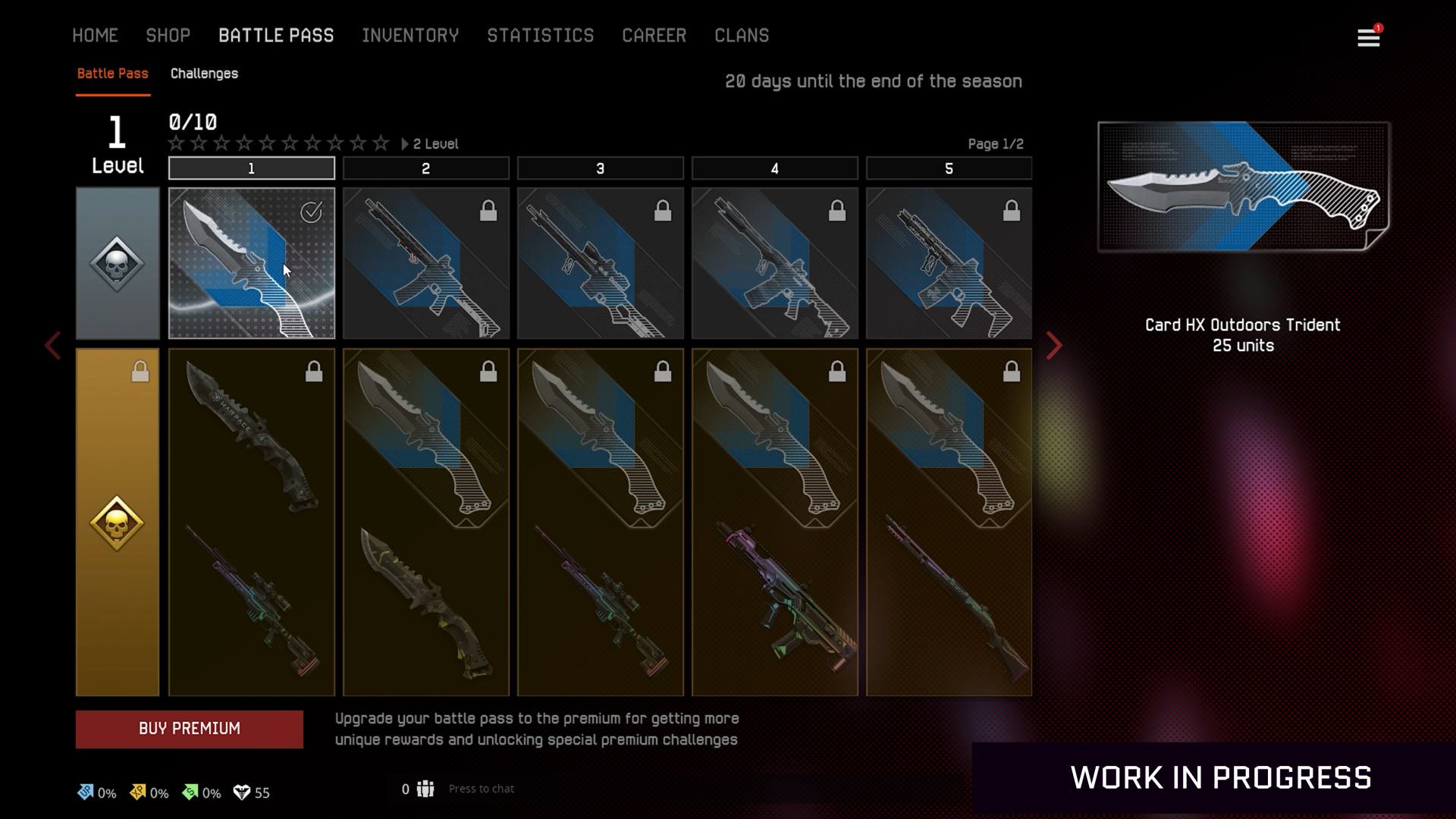This screenshot has height=819, width=1456.
Task: Choose the level 3 free reward card
Action: coord(600,262)
